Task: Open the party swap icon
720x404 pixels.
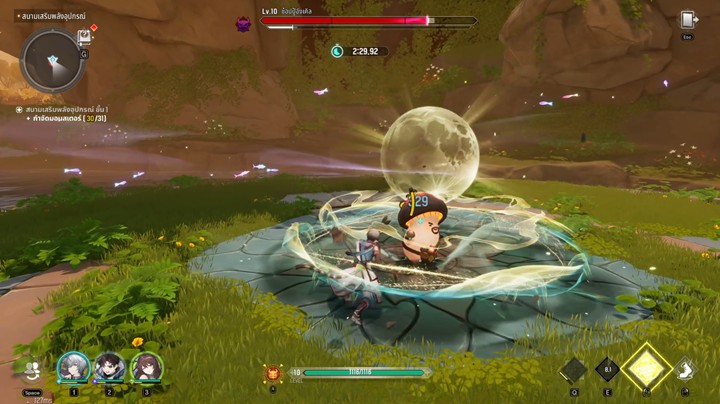Action: (x=33, y=369)
